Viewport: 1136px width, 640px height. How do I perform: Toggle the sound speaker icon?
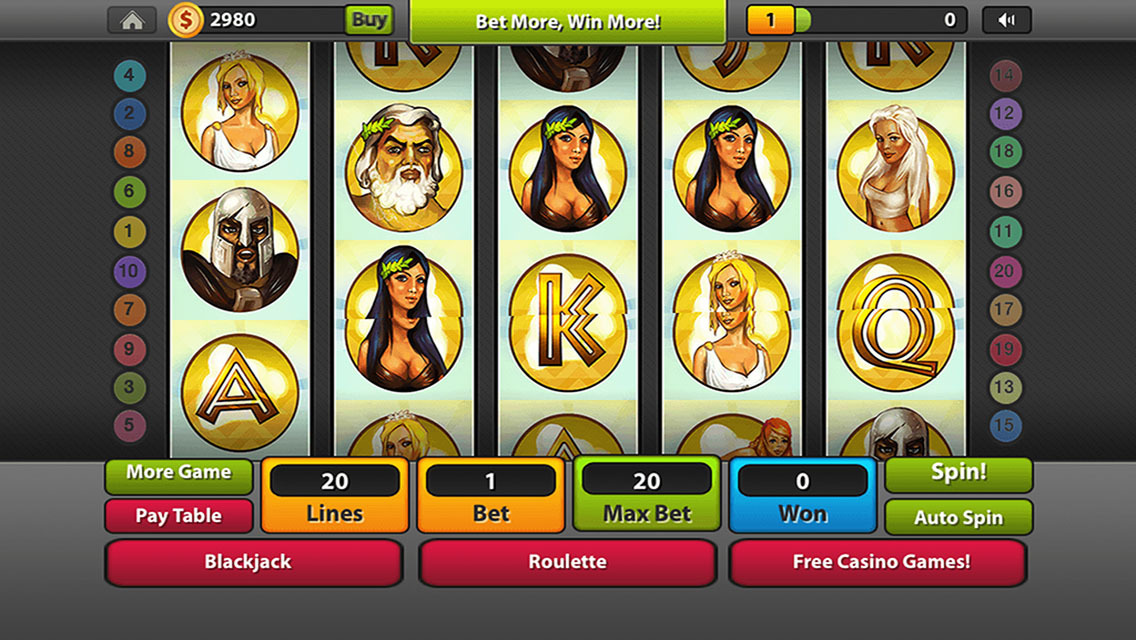[1006, 20]
